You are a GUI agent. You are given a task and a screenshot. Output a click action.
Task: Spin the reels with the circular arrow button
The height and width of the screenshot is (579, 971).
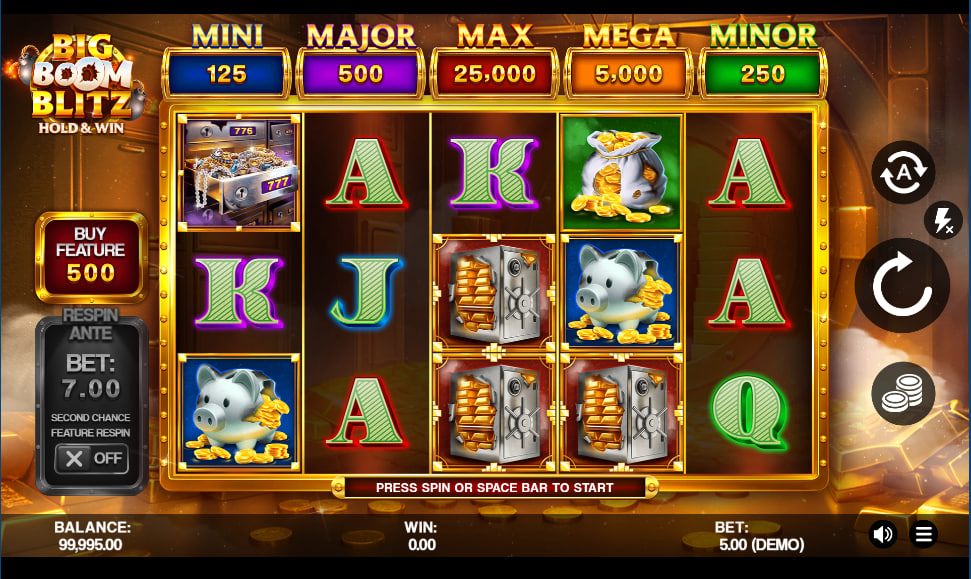coord(902,286)
